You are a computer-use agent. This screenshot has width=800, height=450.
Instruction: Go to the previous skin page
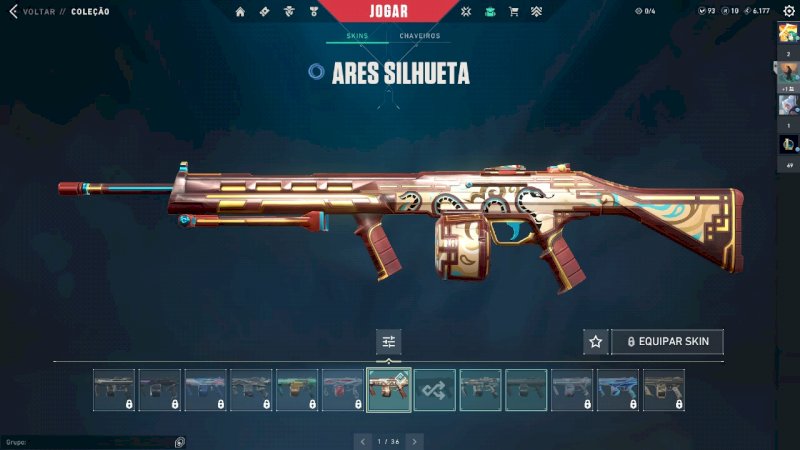click(x=363, y=441)
